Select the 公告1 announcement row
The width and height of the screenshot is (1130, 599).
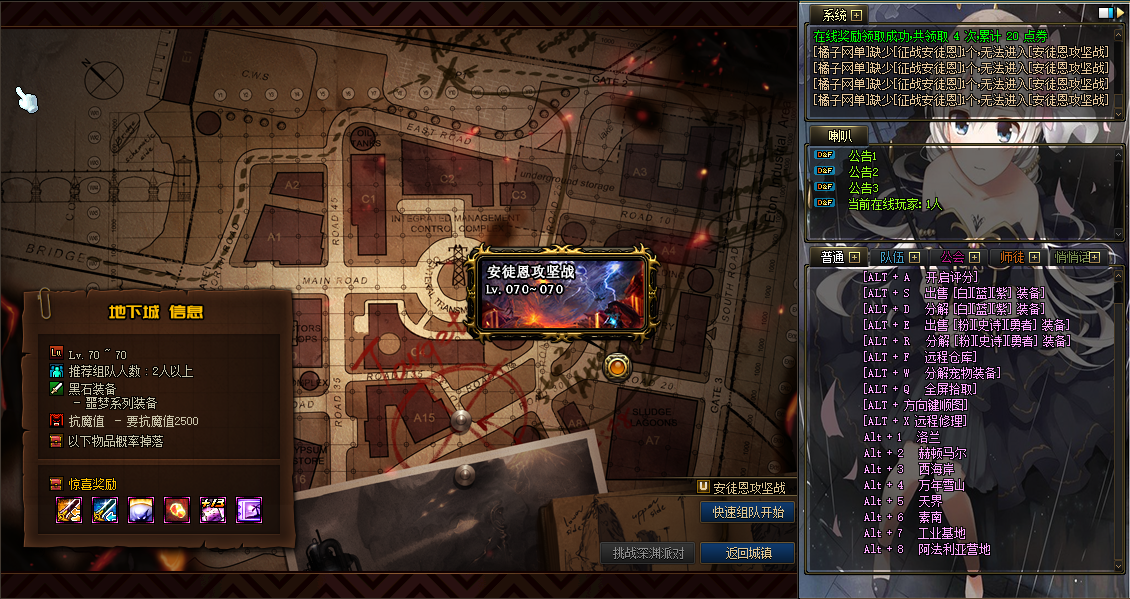(862, 155)
